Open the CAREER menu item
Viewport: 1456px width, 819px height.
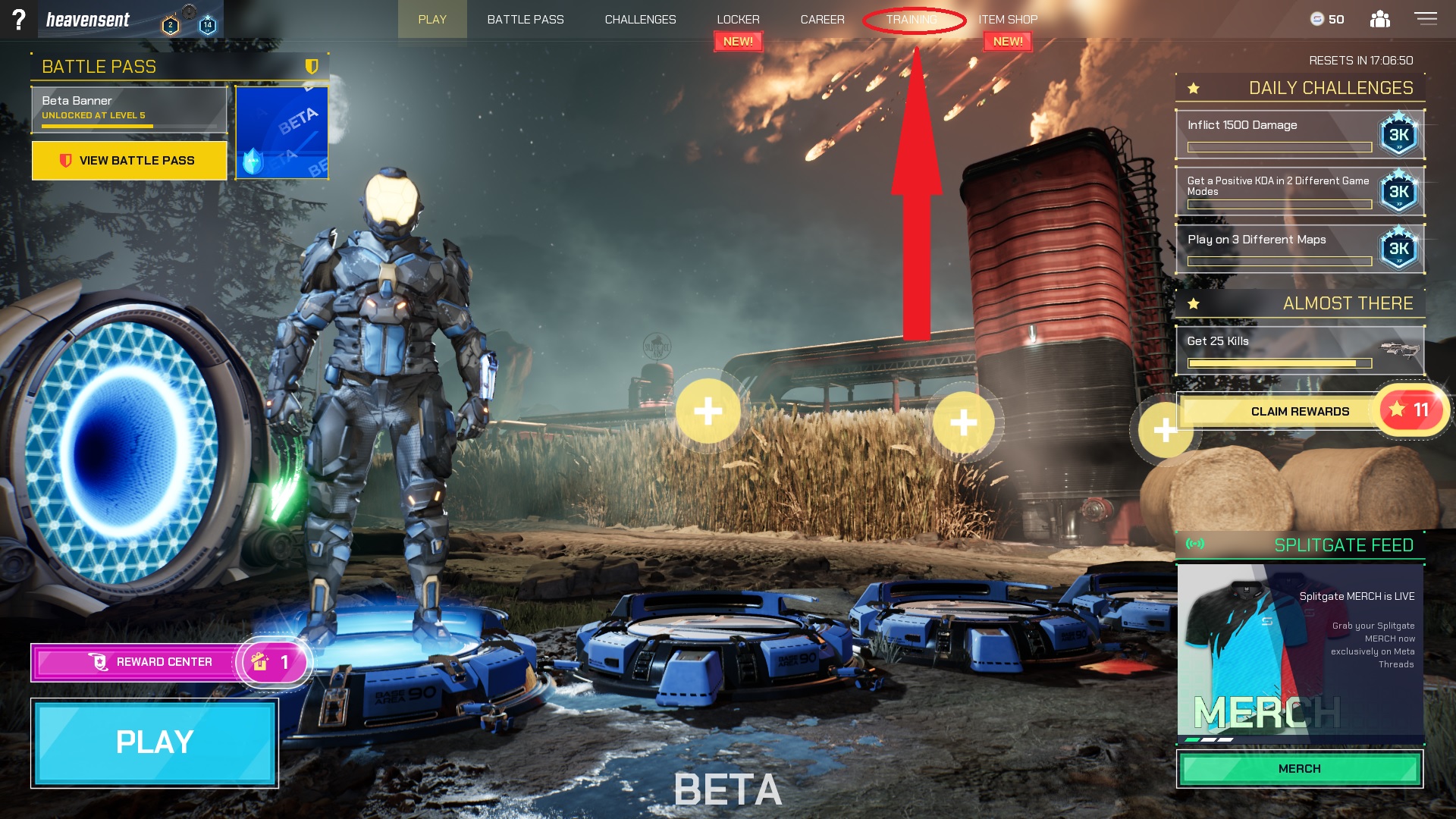click(x=823, y=19)
